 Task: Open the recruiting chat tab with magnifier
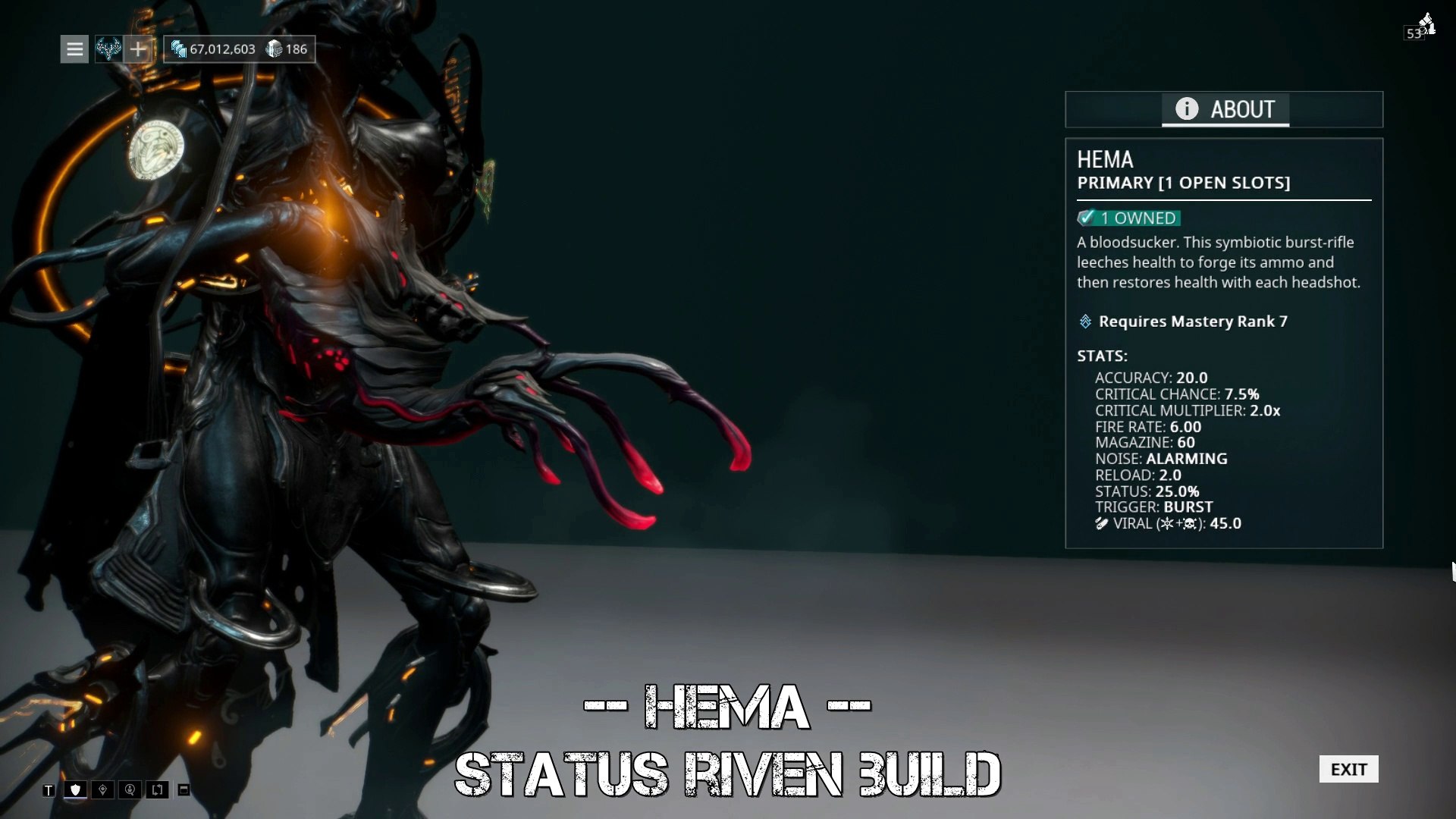tap(130, 790)
